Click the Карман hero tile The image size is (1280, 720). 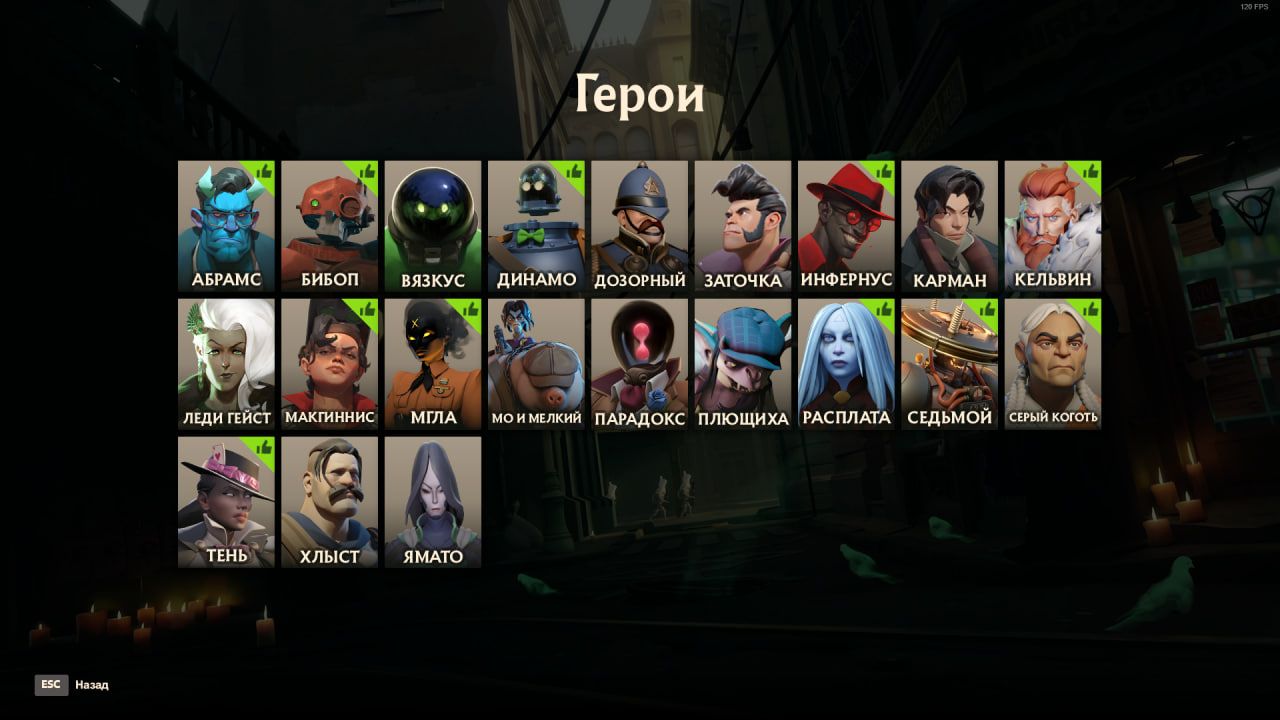(949, 226)
